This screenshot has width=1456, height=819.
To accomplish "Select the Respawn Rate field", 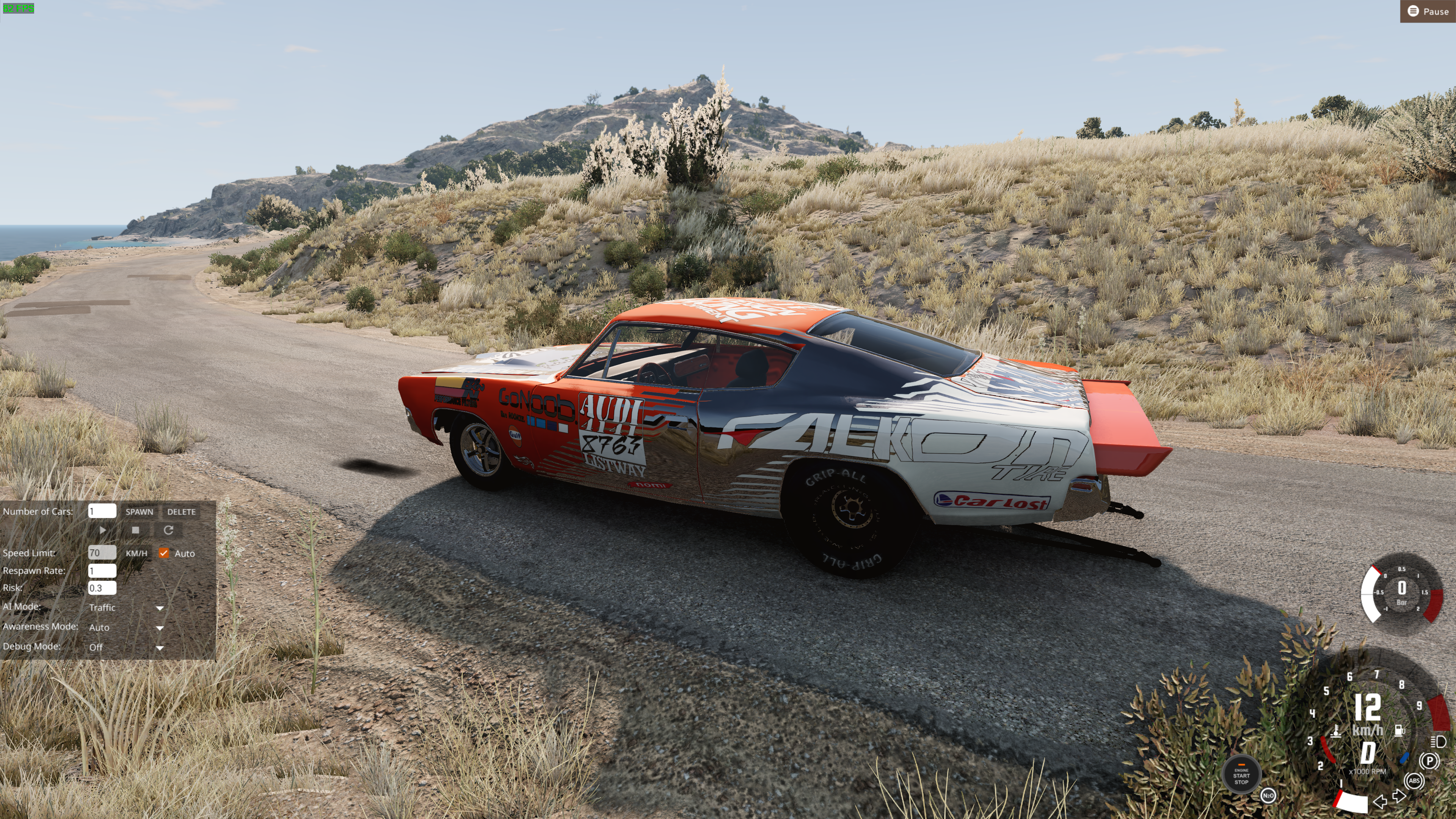I will [x=102, y=571].
